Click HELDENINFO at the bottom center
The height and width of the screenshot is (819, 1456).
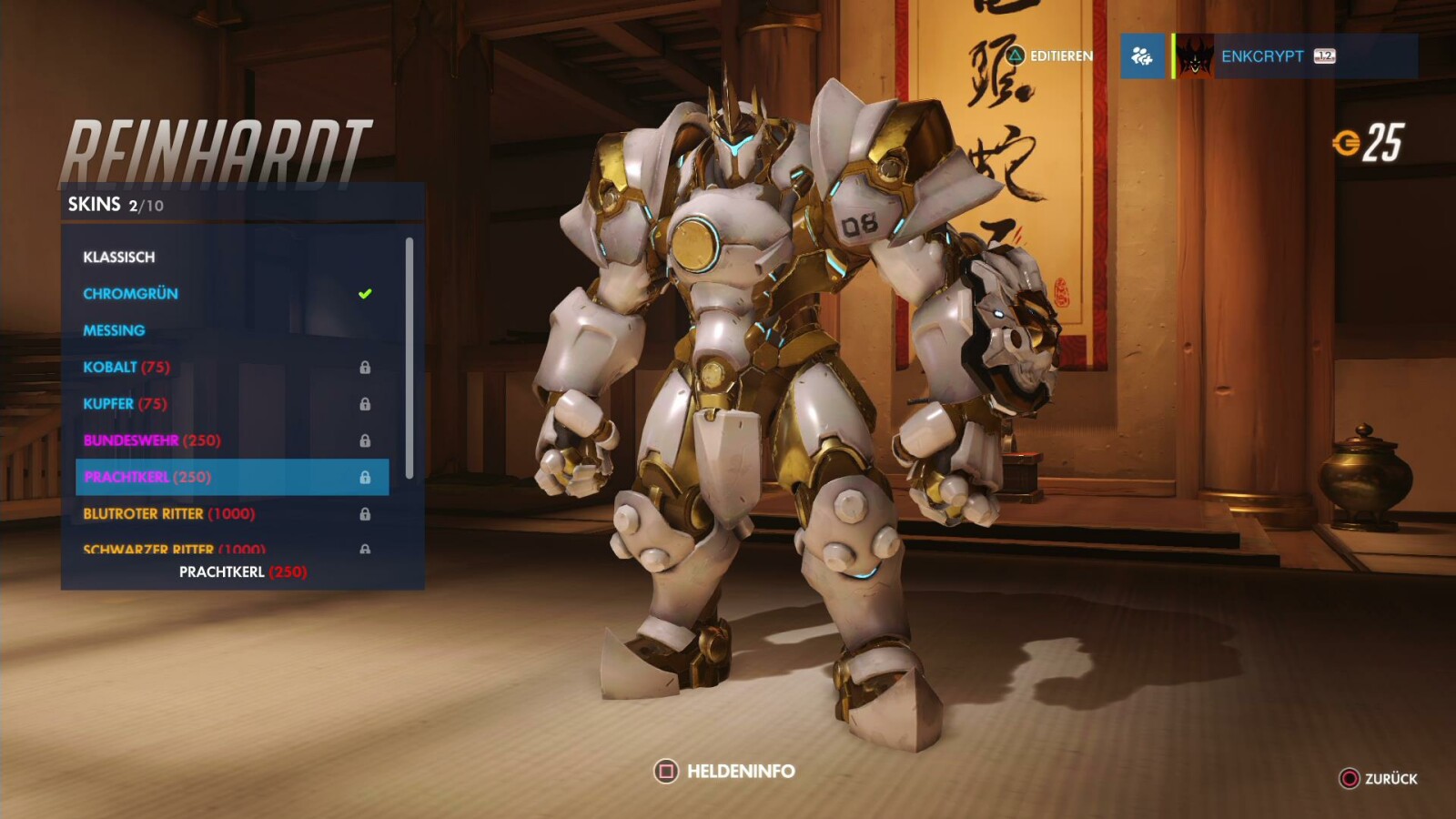[x=737, y=771]
